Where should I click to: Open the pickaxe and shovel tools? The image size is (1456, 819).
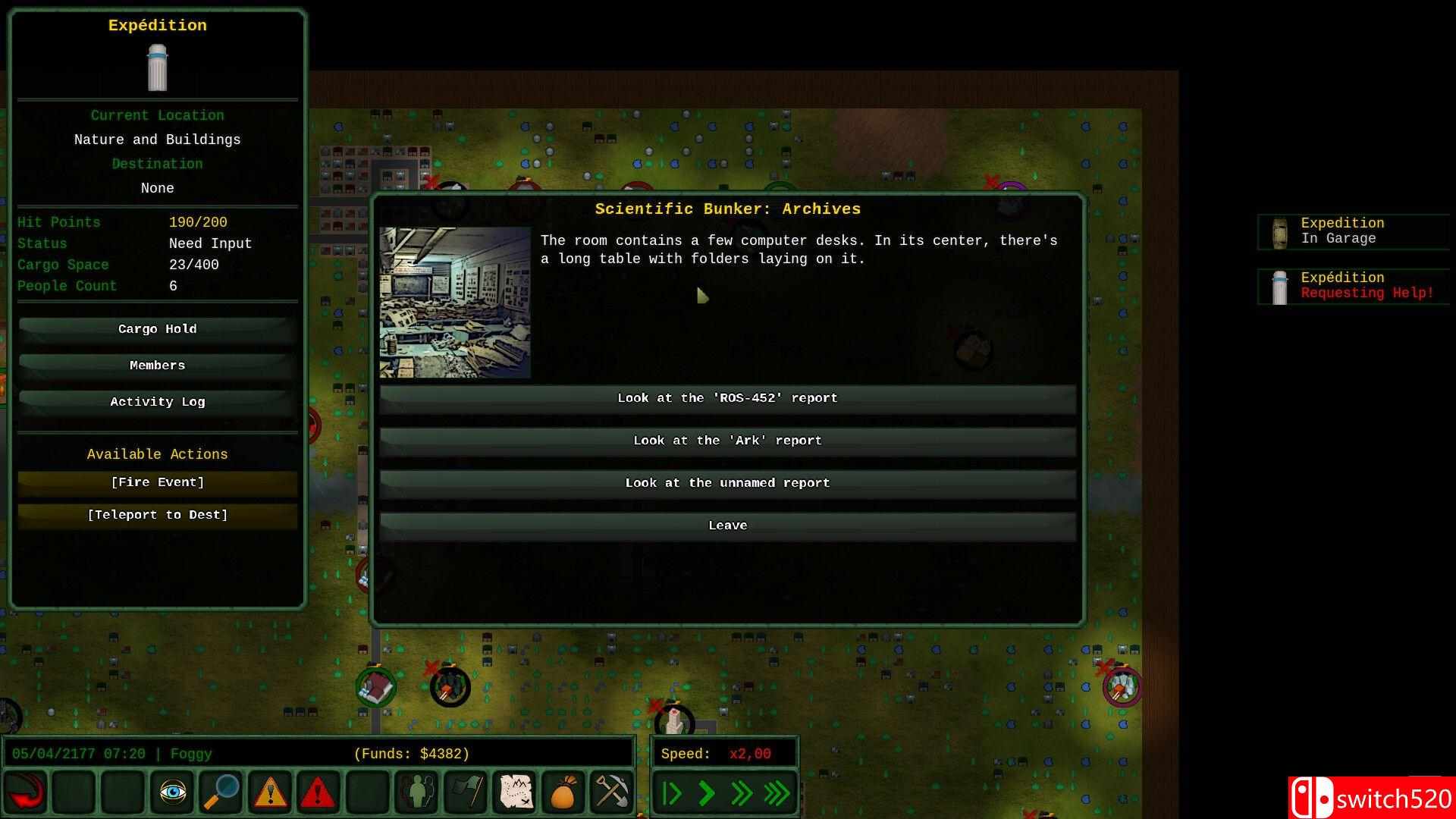[611, 793]
